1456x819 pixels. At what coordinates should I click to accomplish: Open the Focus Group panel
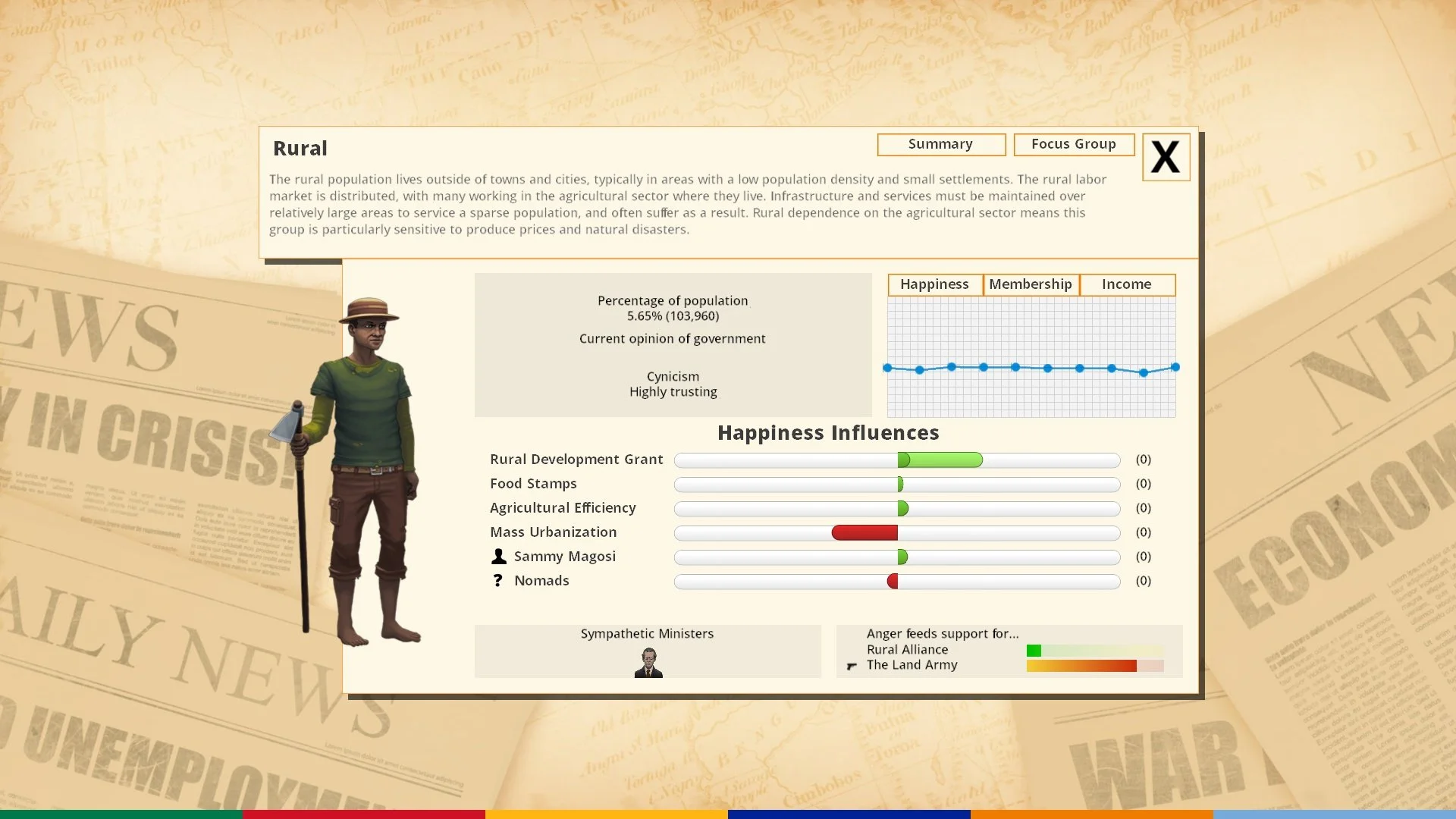[x=1073, y=144]
